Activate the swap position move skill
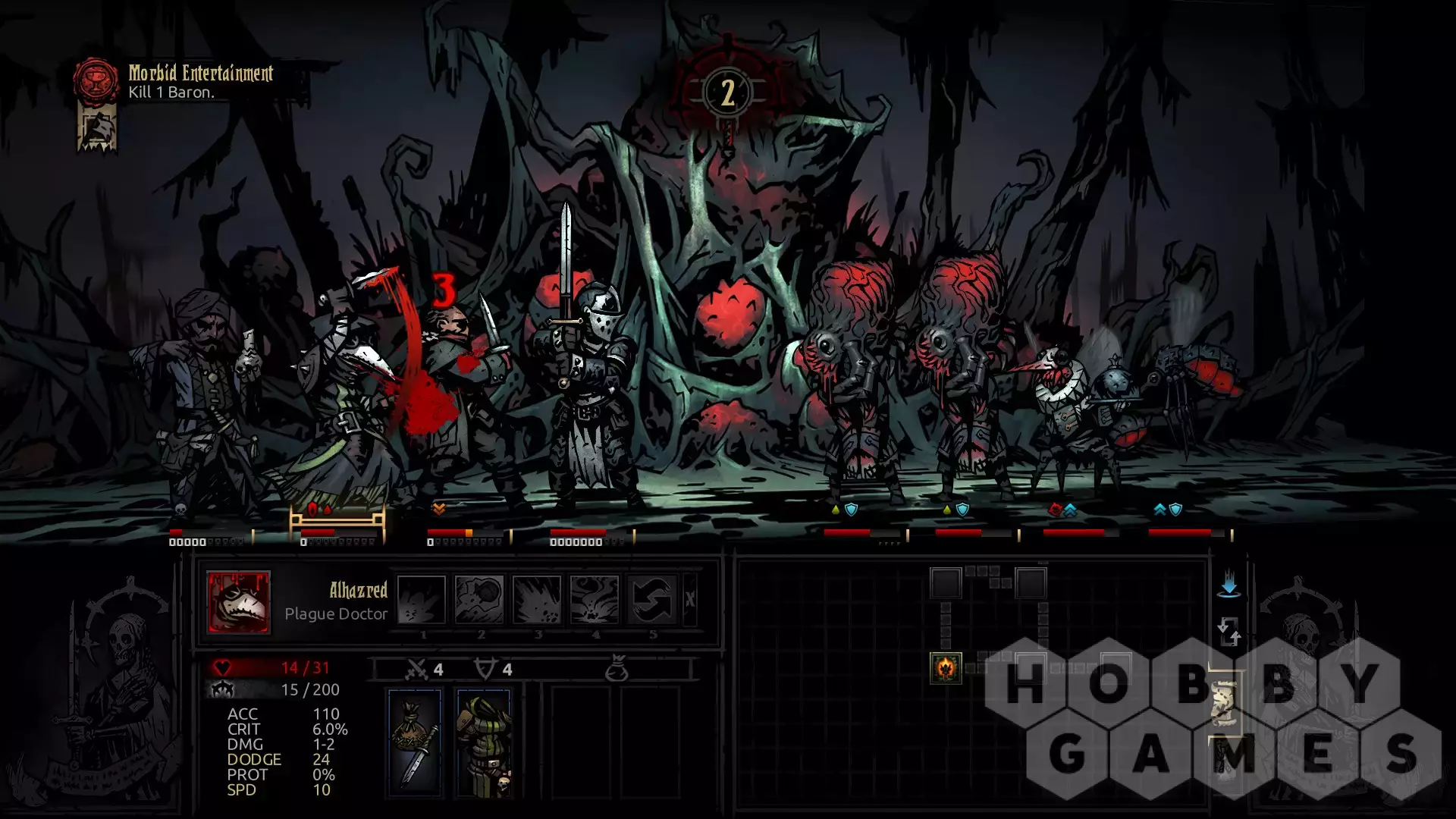 pyautogui.click(x=651, y=599)
